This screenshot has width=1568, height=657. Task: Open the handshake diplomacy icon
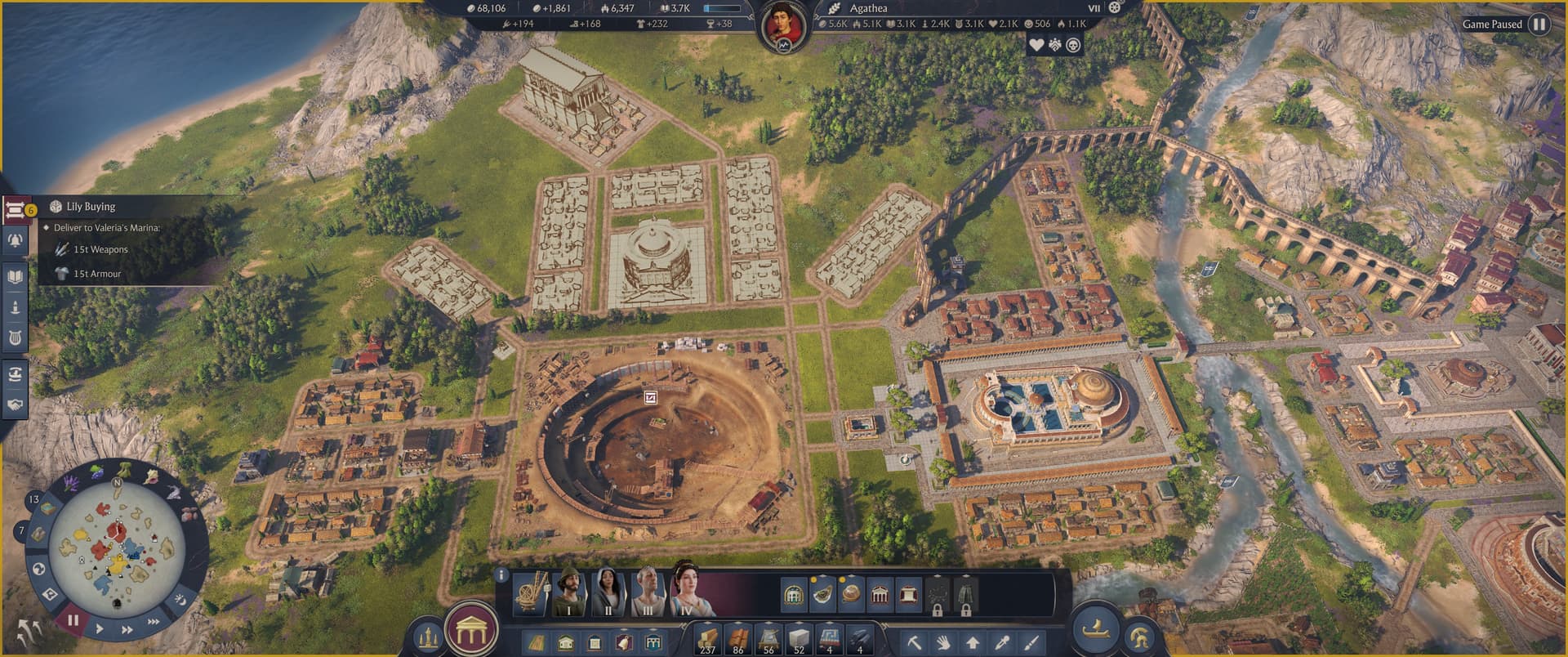coord(16,404)
